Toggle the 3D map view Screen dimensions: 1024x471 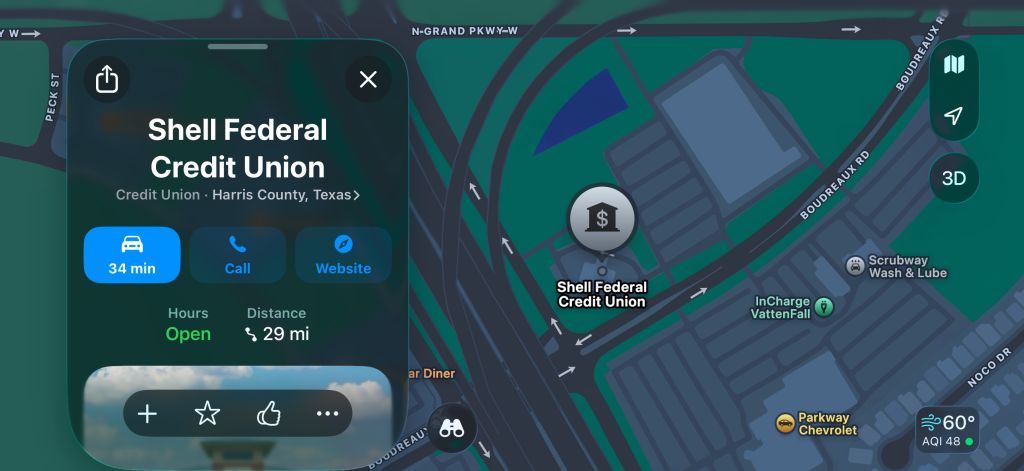954,179
